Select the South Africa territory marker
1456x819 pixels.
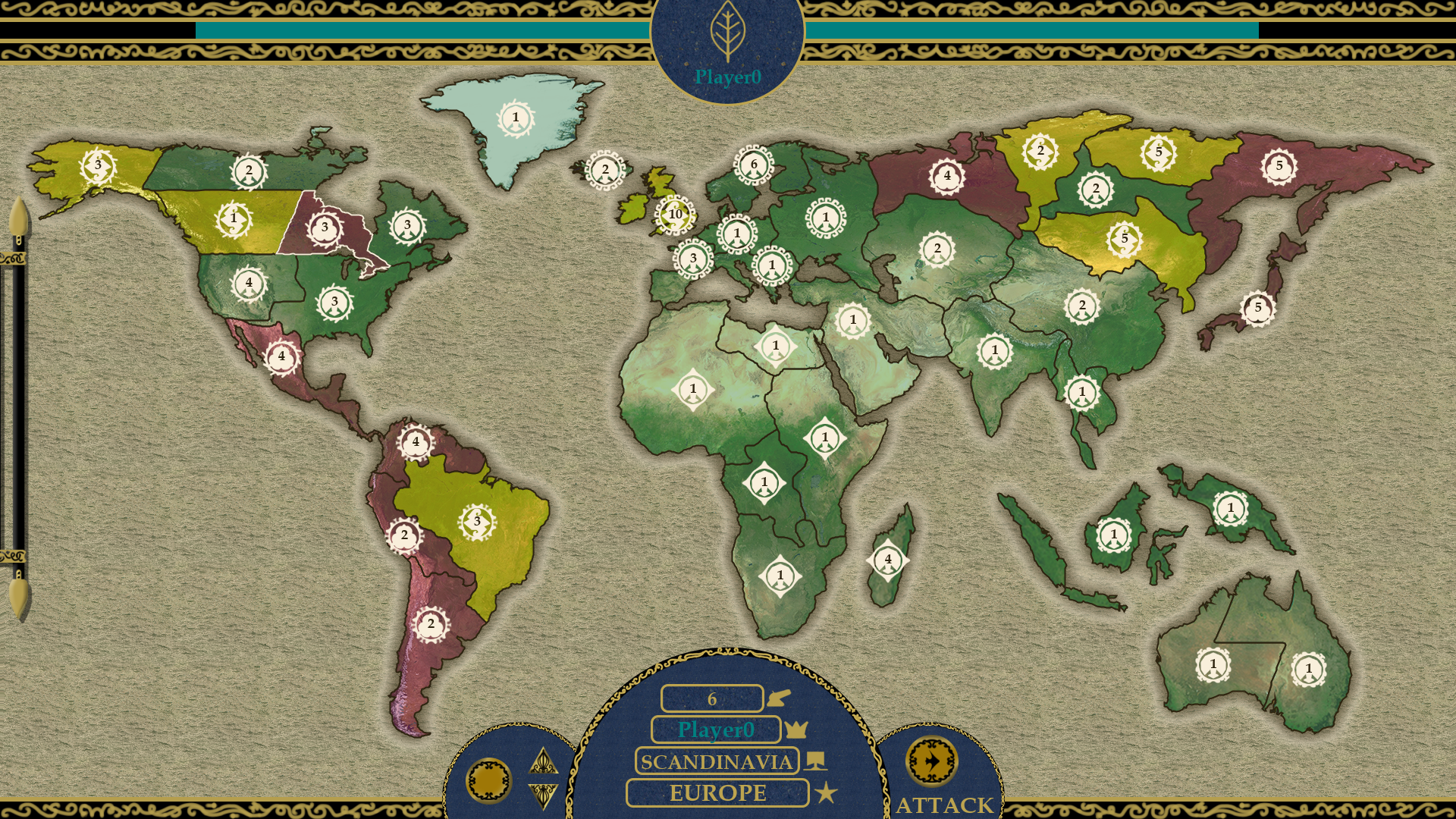(780, 576)
